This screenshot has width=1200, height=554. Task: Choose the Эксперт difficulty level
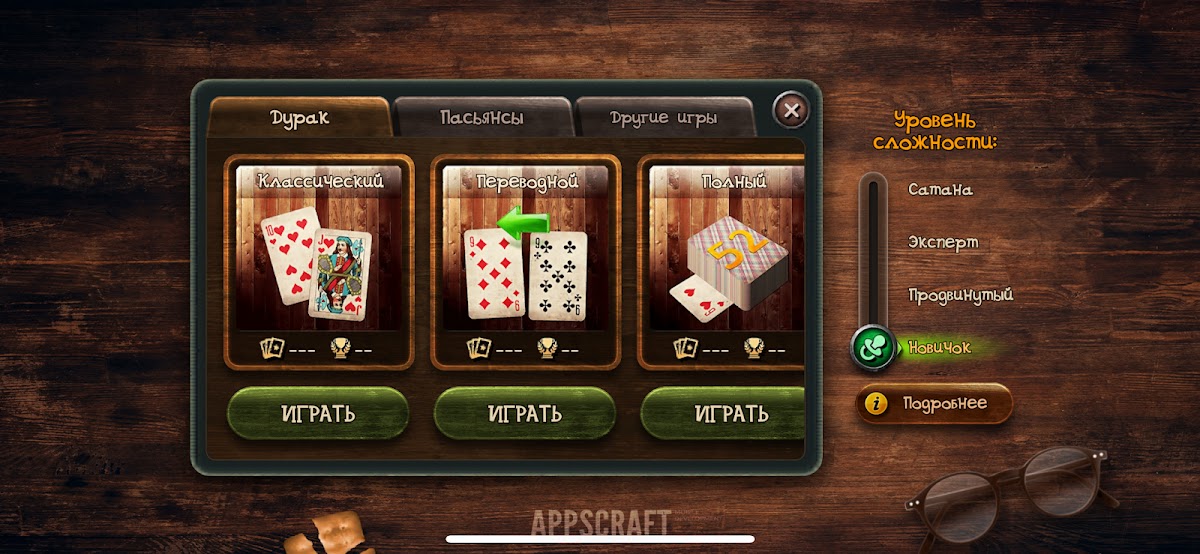[x=943, y=242]
